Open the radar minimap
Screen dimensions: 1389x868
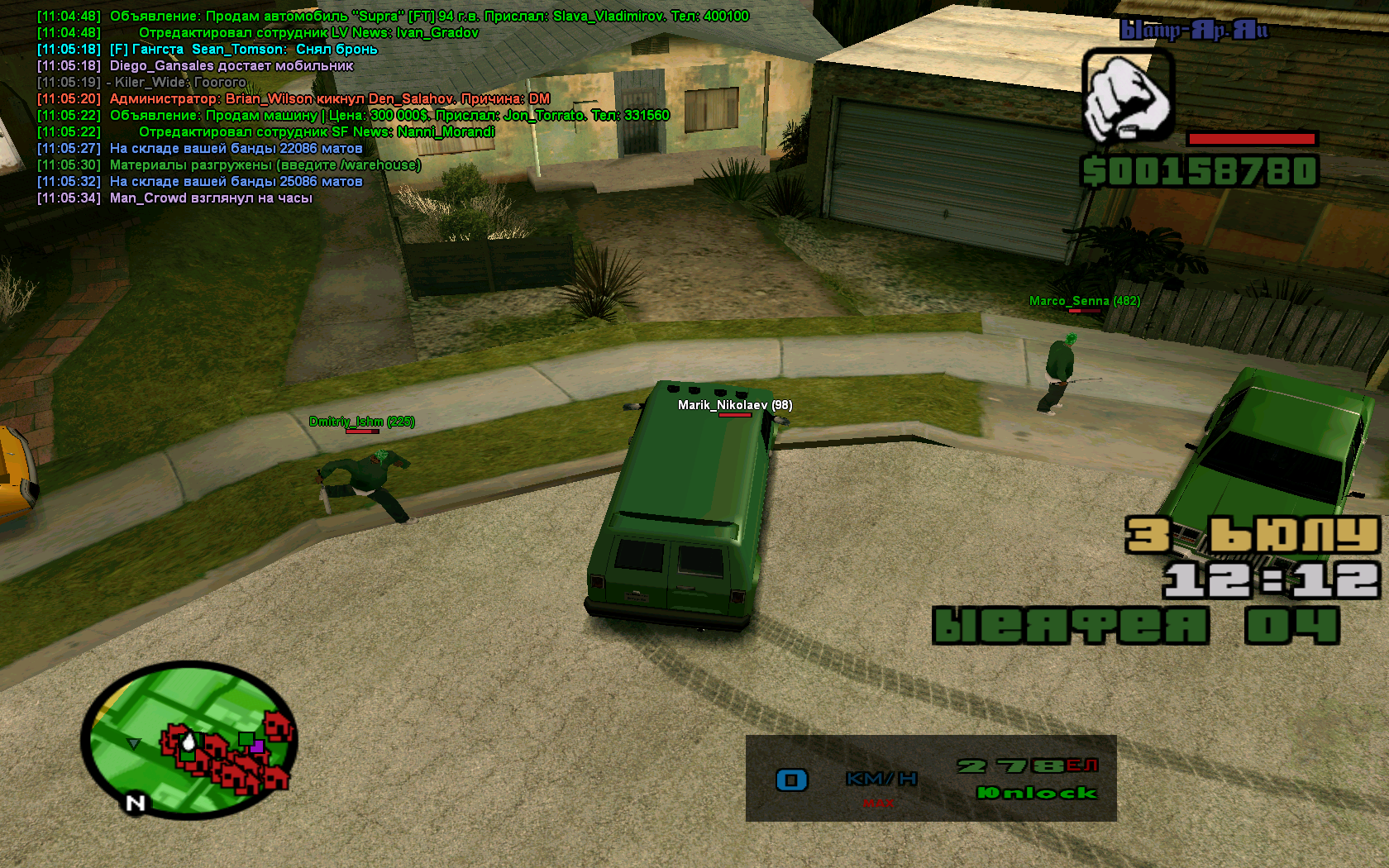click(x=189, y=738)
